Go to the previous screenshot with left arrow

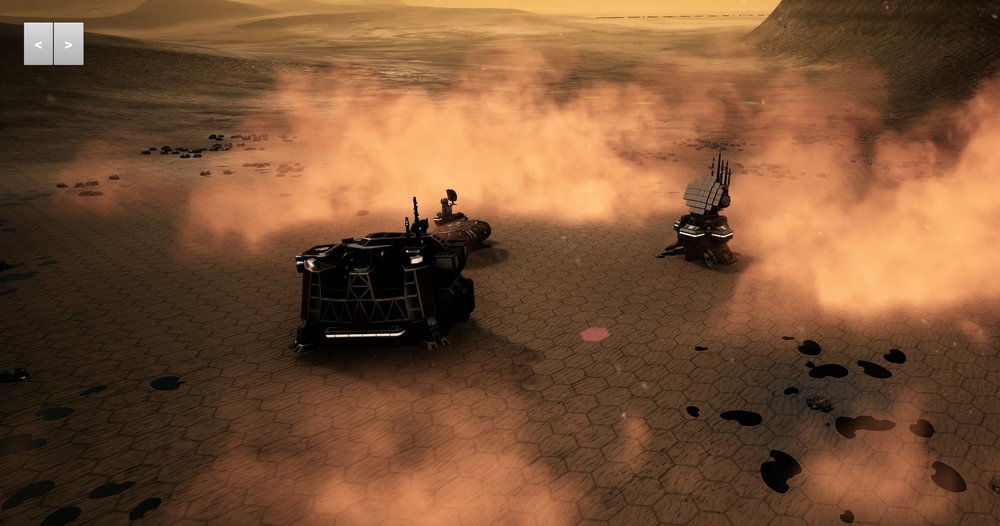(x=38, y=44)
